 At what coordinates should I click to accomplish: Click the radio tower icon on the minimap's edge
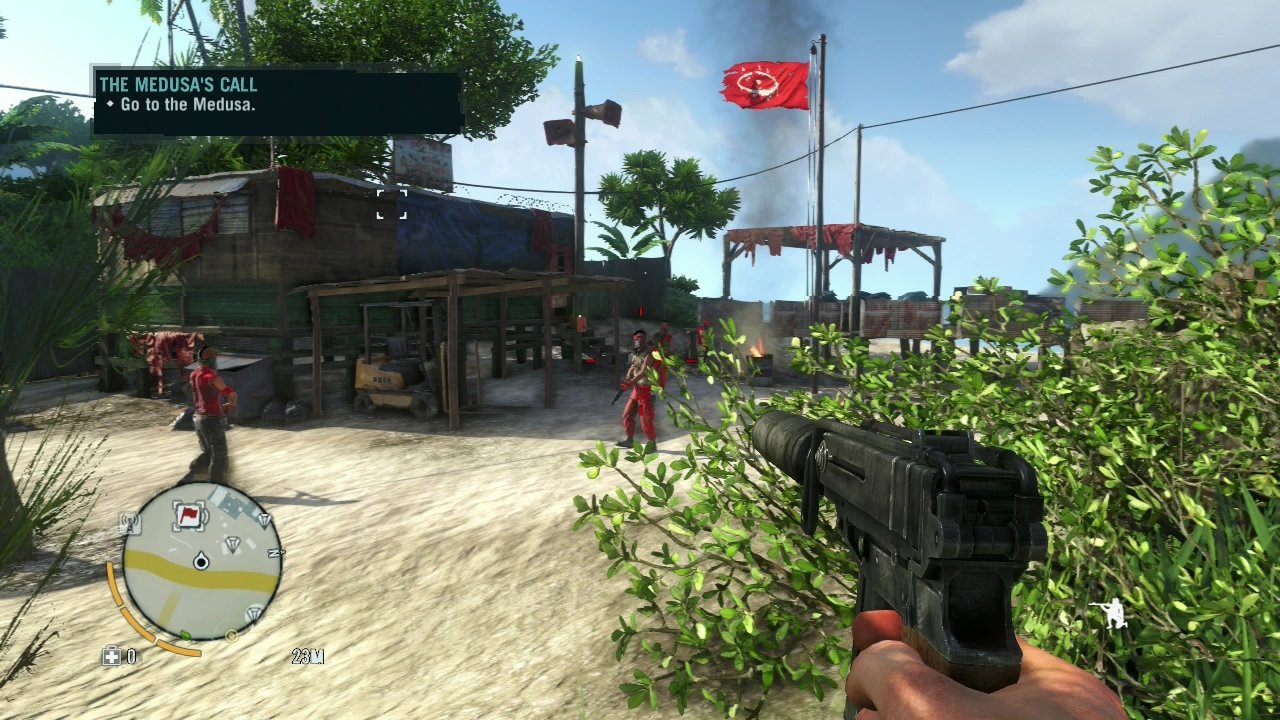click(128, 521)
